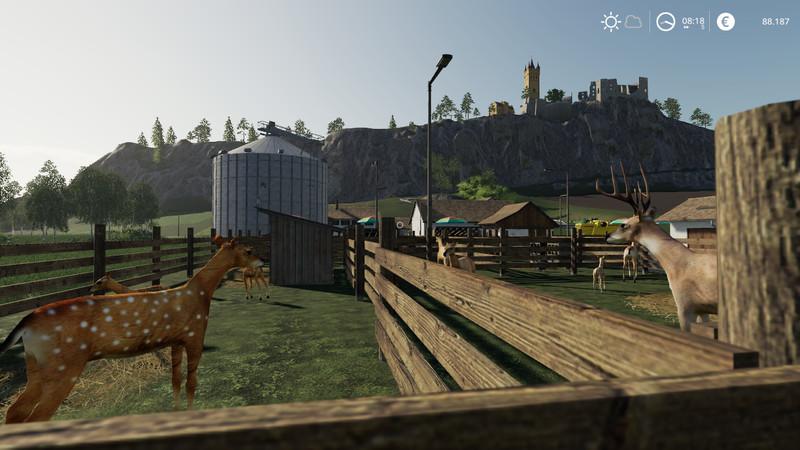Click the euro money icon
The height and width of the screenshot is (450, 800).
tap(725, 21)
